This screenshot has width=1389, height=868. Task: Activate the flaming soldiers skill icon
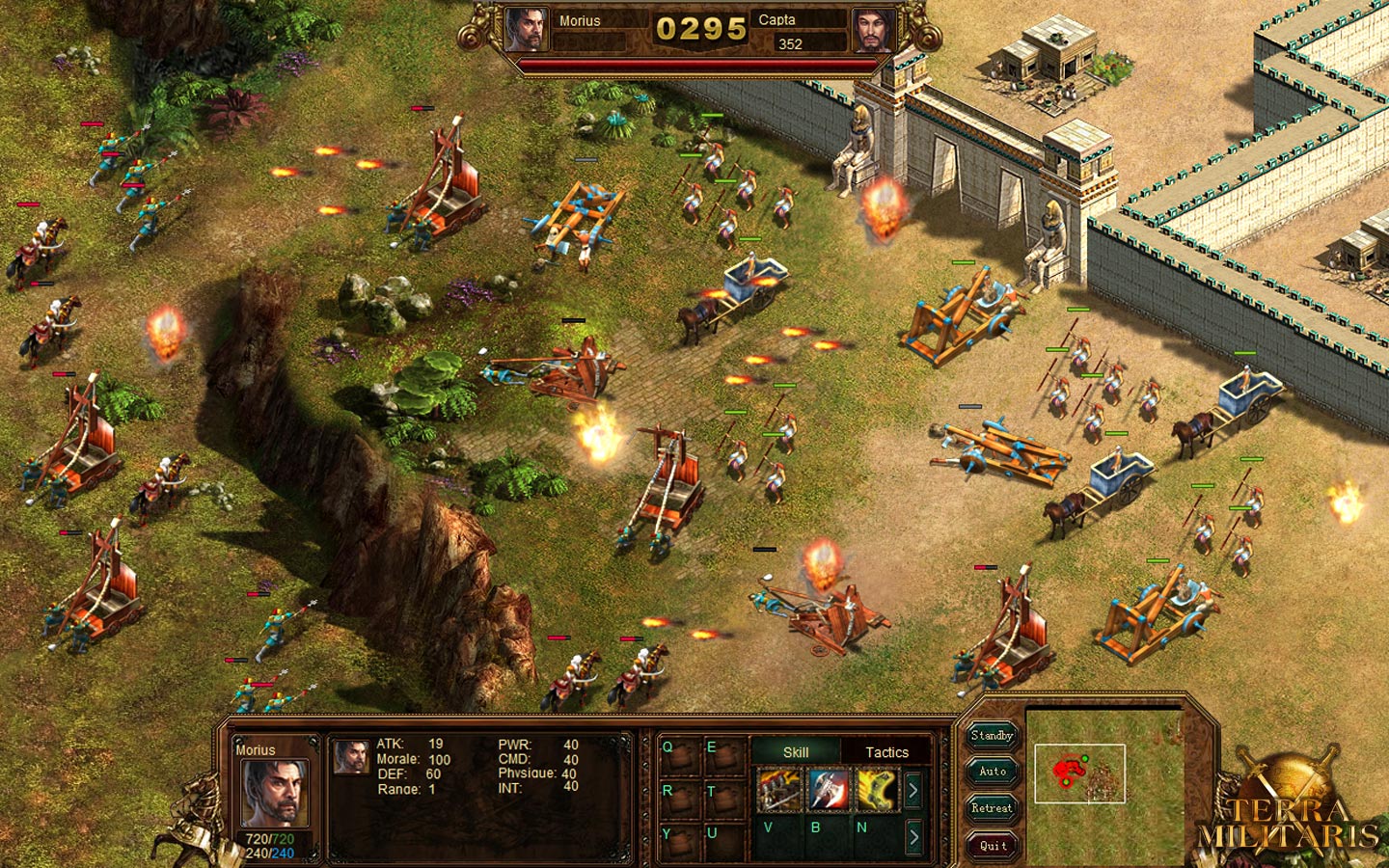pyautogui.click(x=779, y=790)
